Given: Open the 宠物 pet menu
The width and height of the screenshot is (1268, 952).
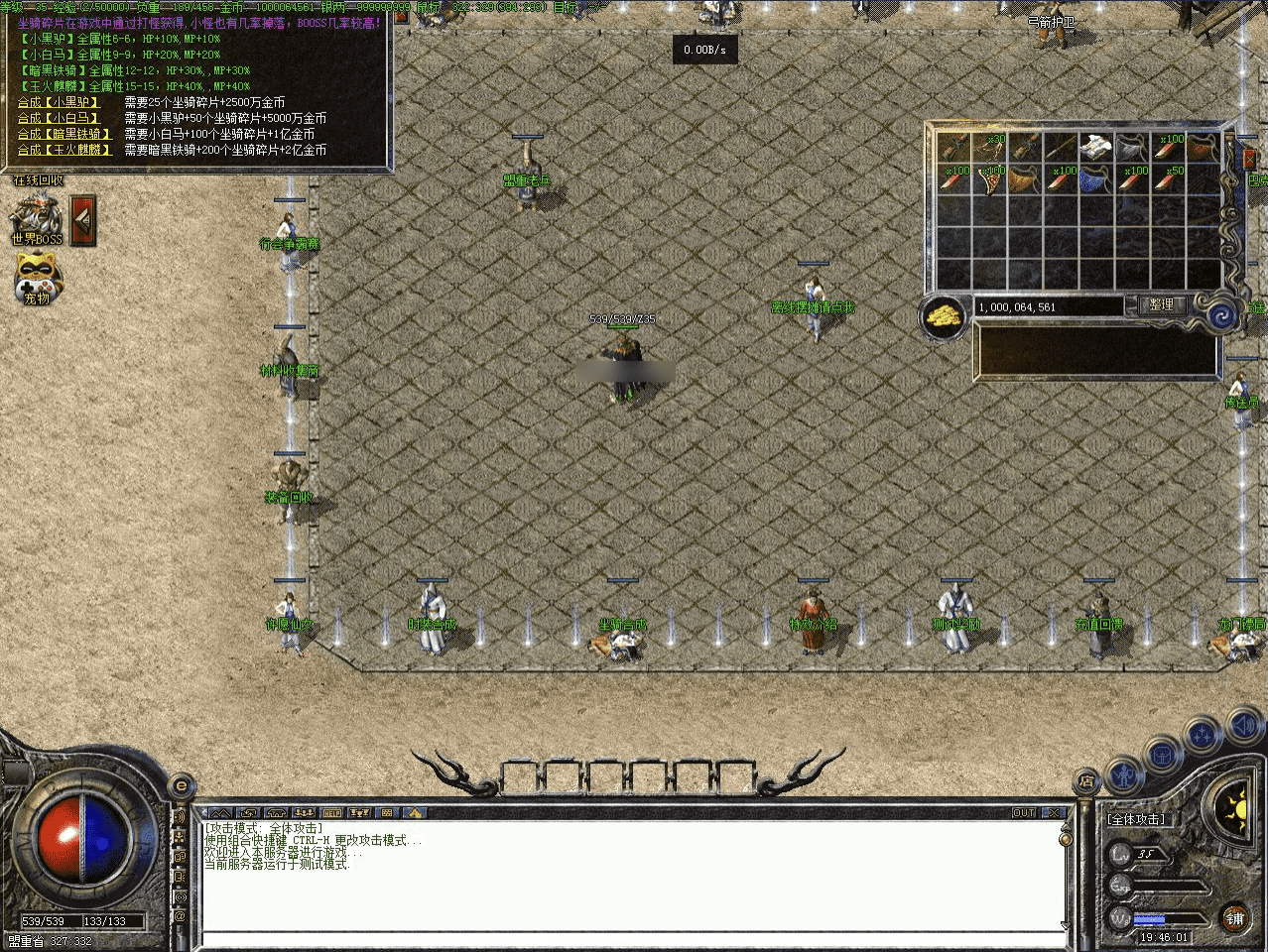Looking at the screenshot, I should [x=37, y=277].
